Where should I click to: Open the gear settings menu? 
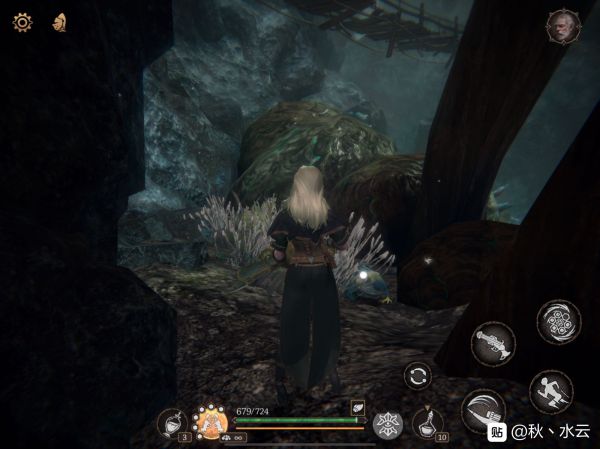tap(22, 21)
